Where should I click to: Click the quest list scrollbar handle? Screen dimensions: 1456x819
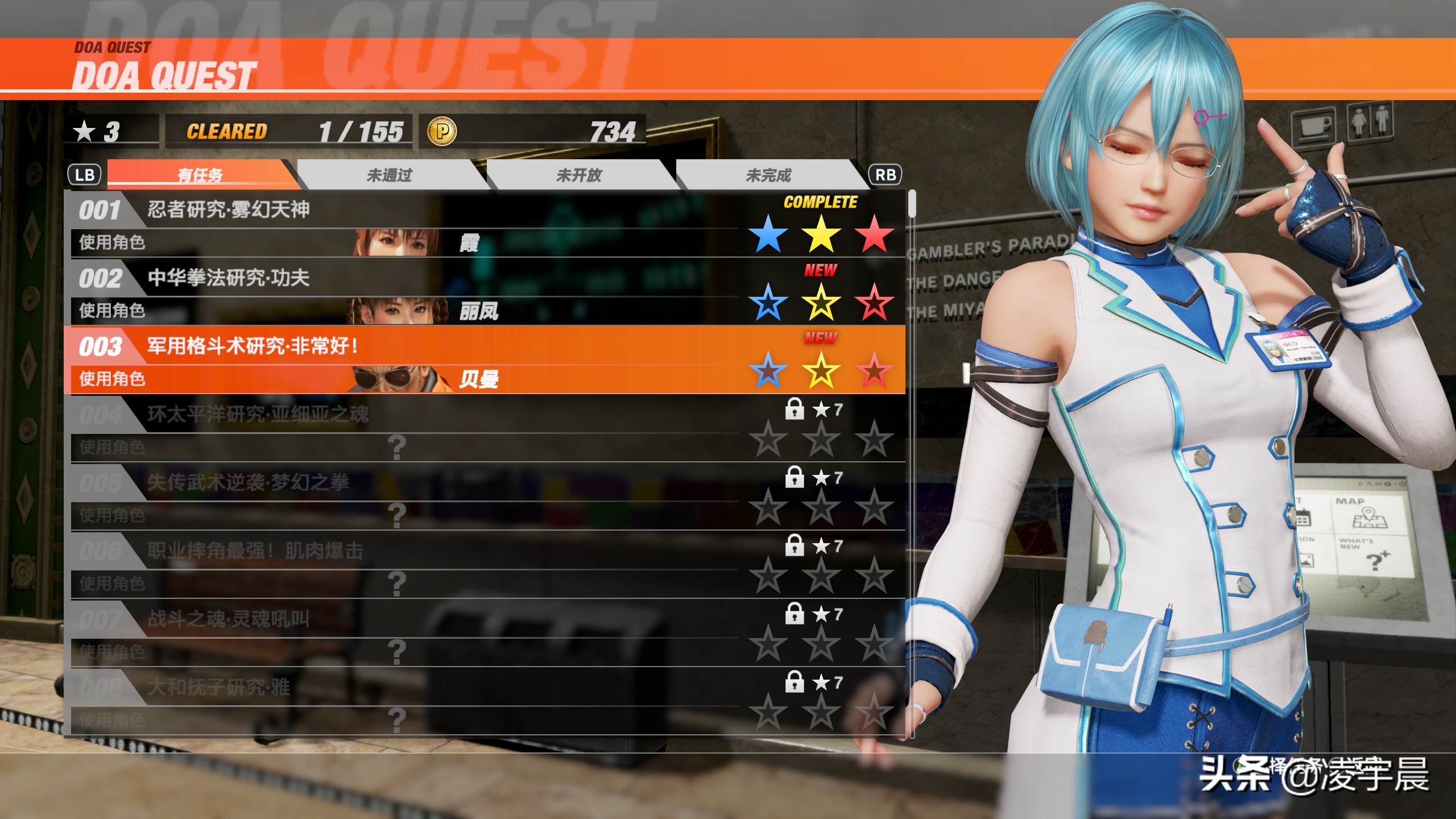(912, 204)
